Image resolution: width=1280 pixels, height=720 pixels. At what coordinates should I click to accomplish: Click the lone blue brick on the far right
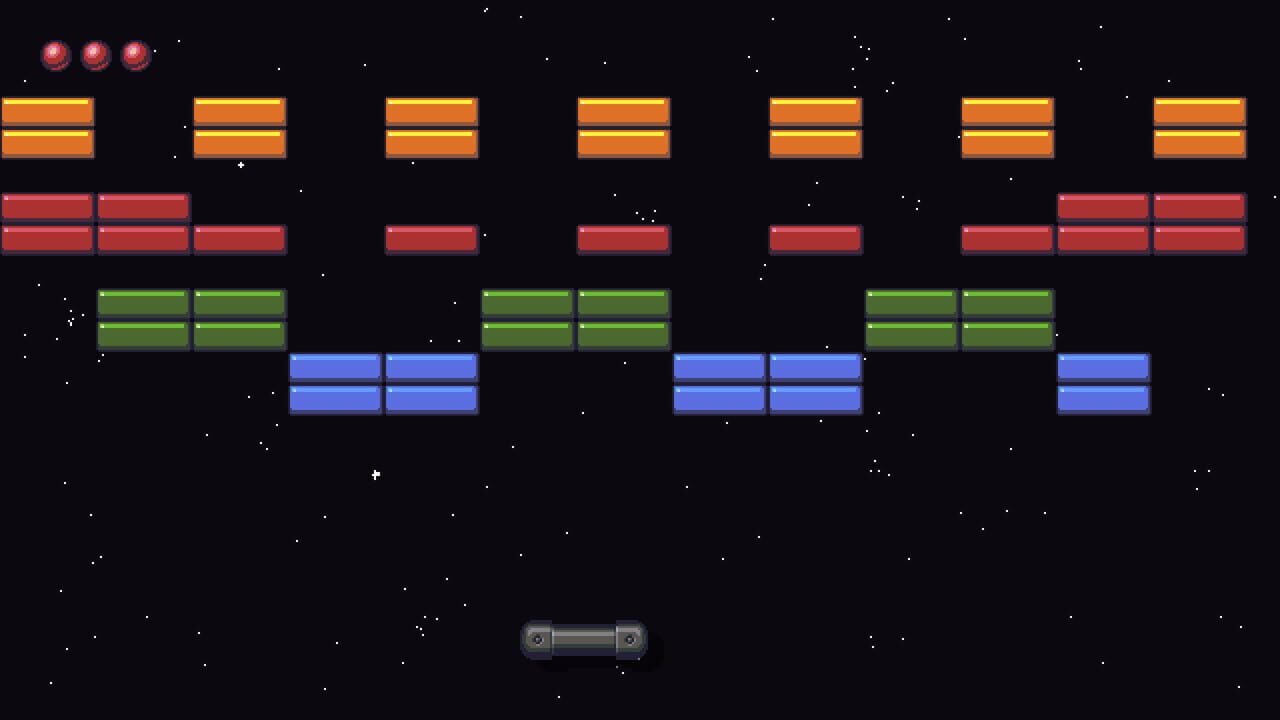(1104, 366)
